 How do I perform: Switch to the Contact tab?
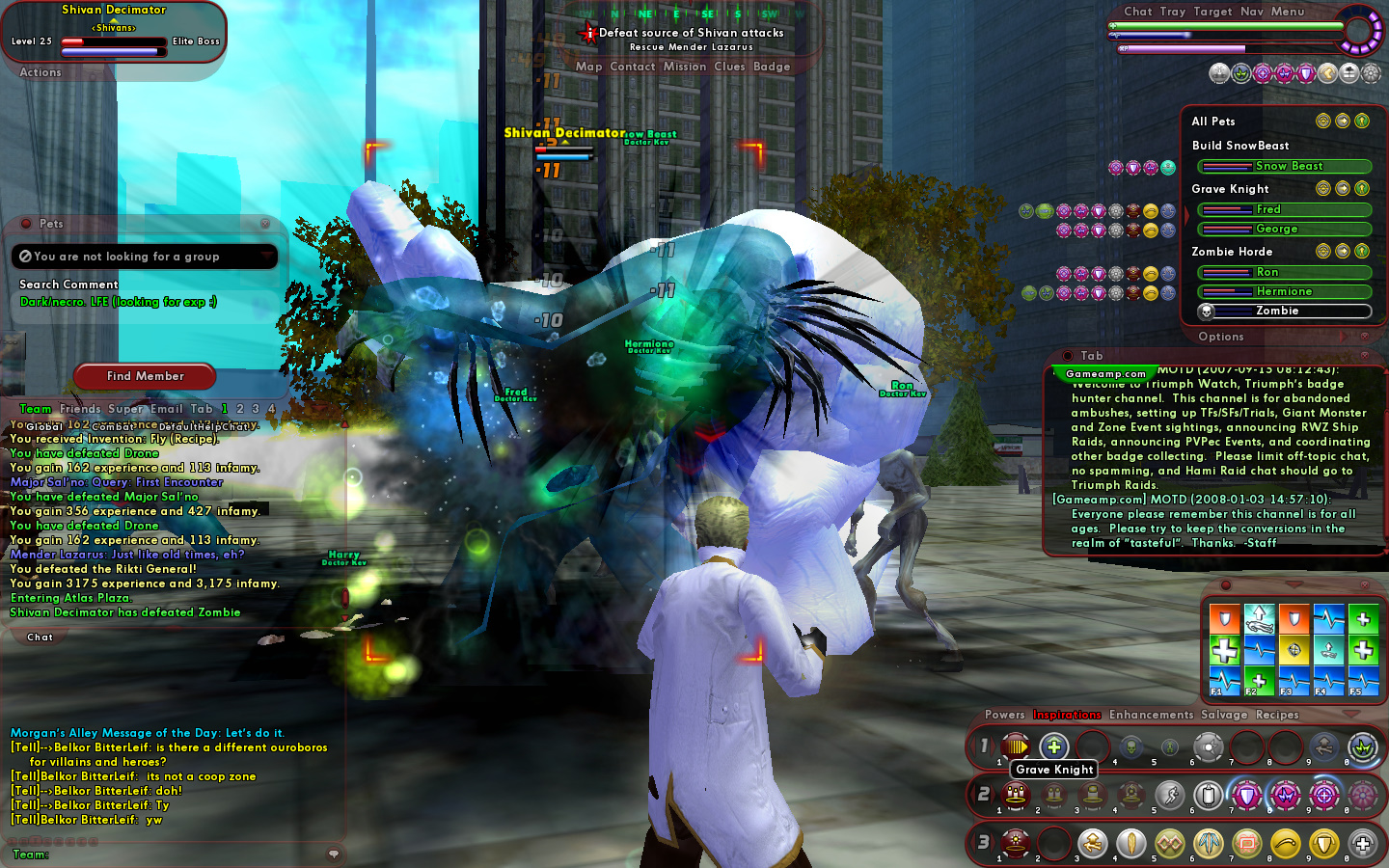coord(632,67)
